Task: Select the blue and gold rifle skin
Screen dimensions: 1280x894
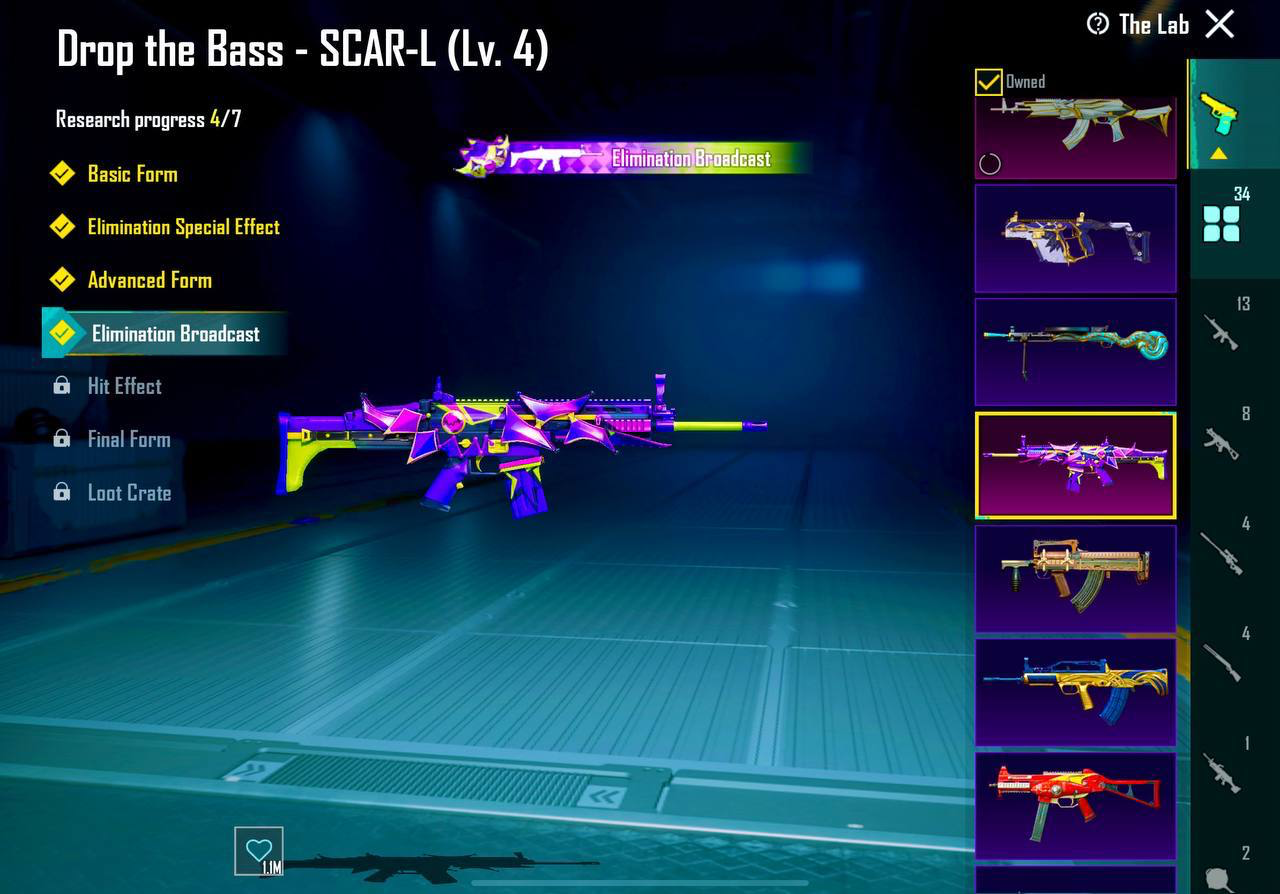Action: pyautogui.click(x=1075, y=692)
